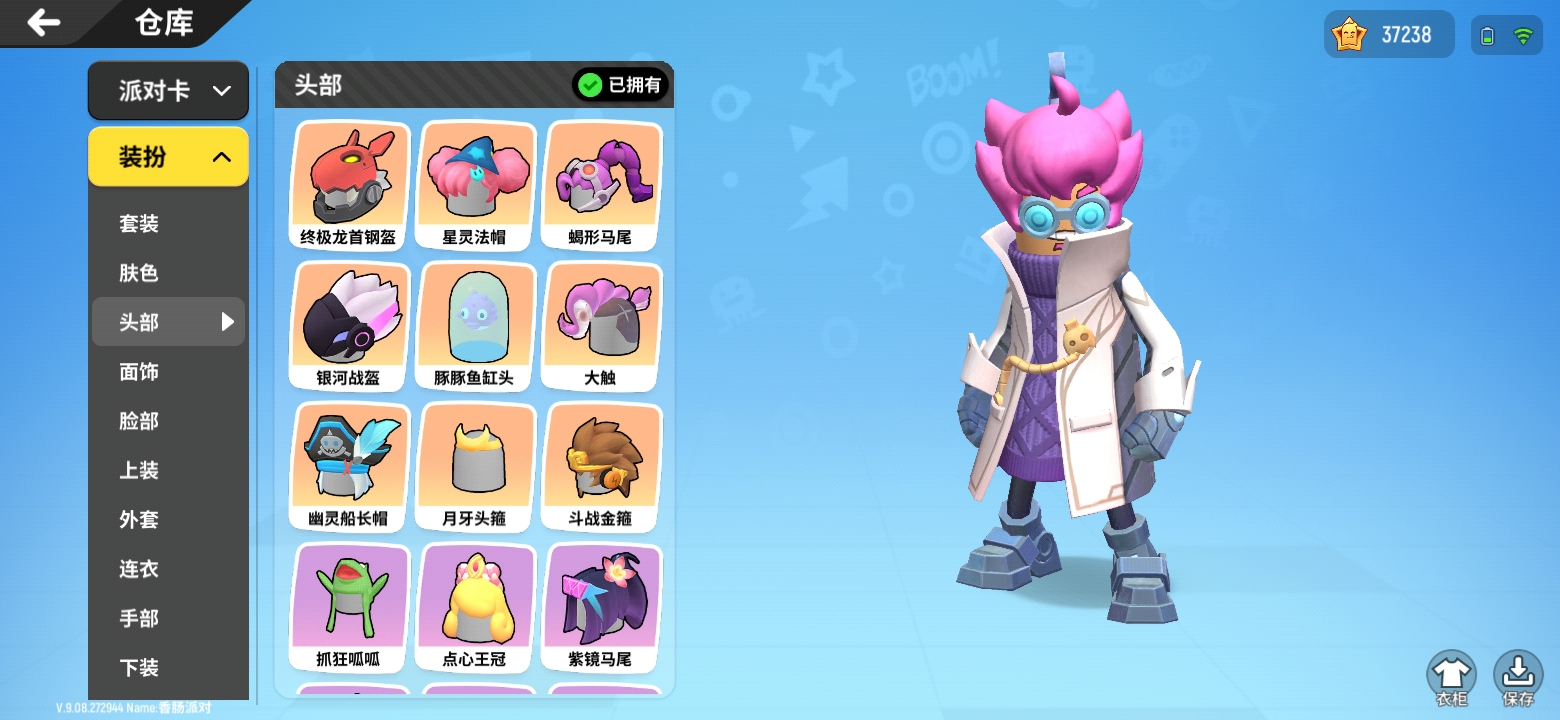This screenshot has width=1560, height=720.
Task: Expand the currency star balance panel
Action: 1388,33
